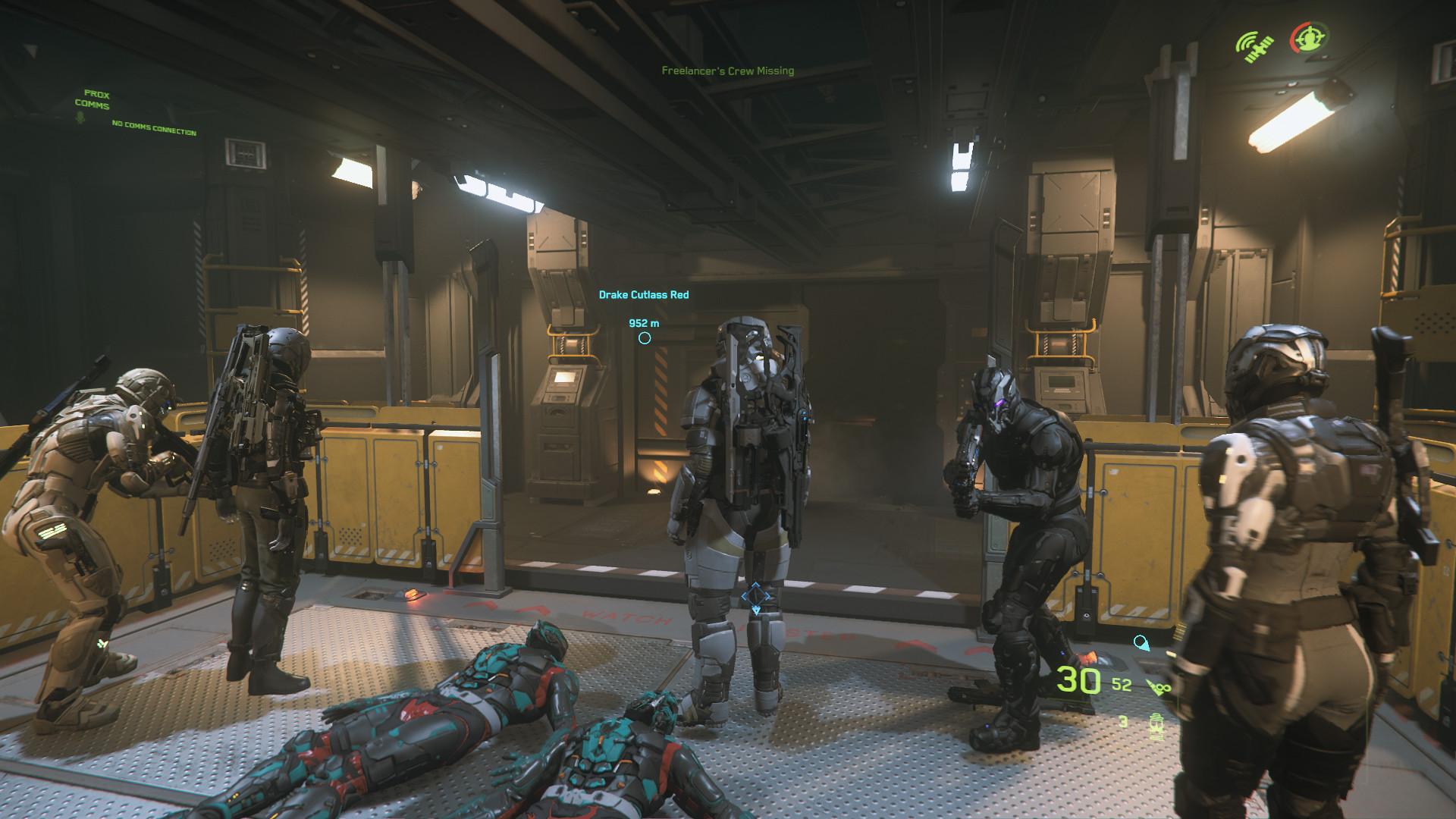Click the Prox Comms microphone icon
The height and width of the screenshot is (819, 1456).
[80, 117]
